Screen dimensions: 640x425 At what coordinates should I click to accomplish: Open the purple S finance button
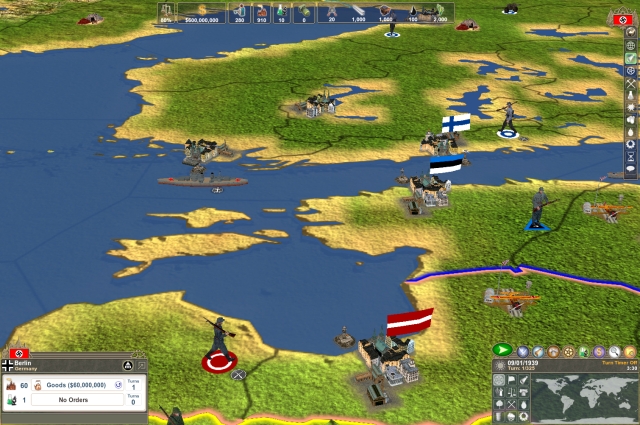tap(599, 351)
